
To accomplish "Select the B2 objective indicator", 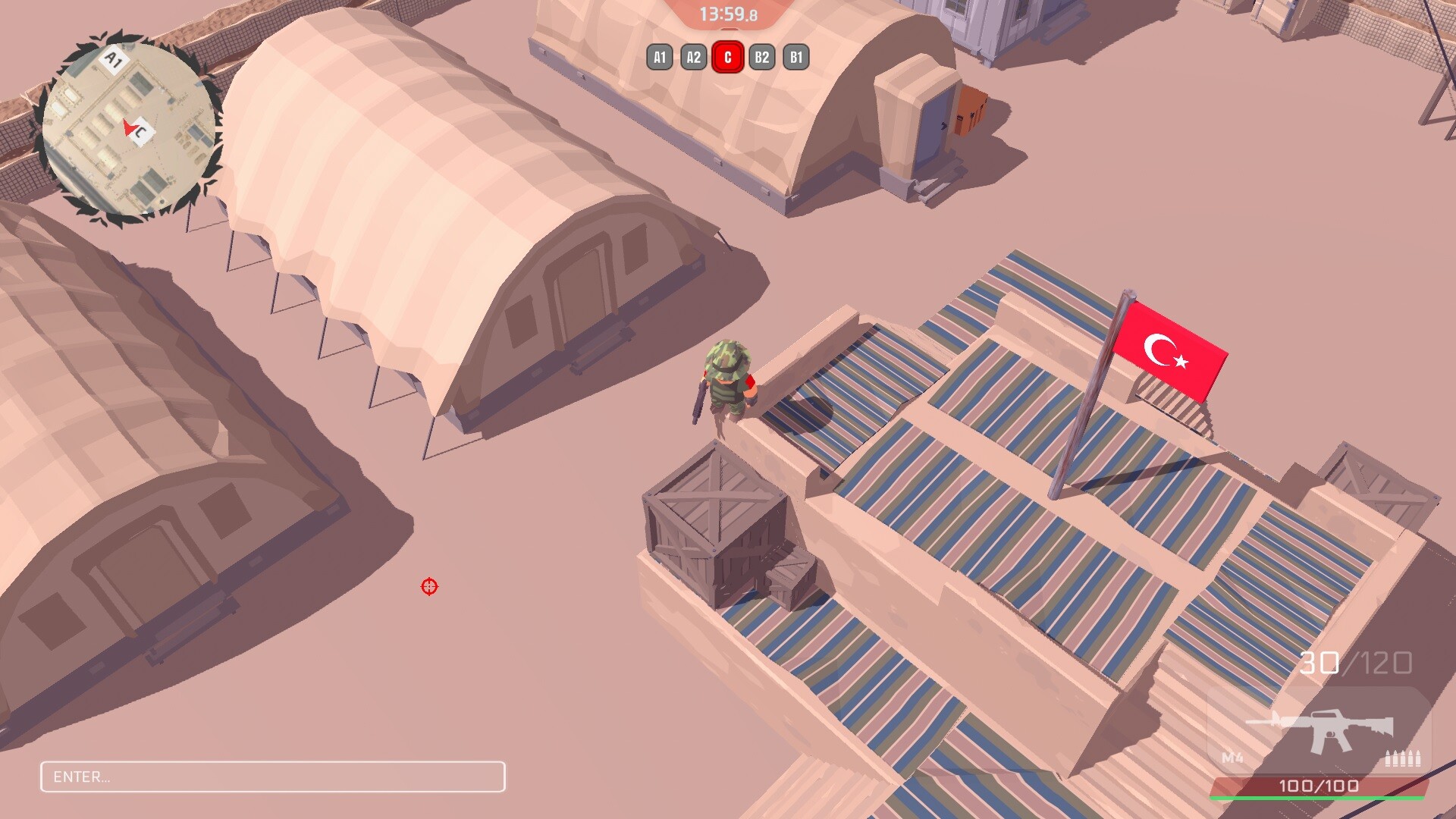I will click(x=761, y=55).
